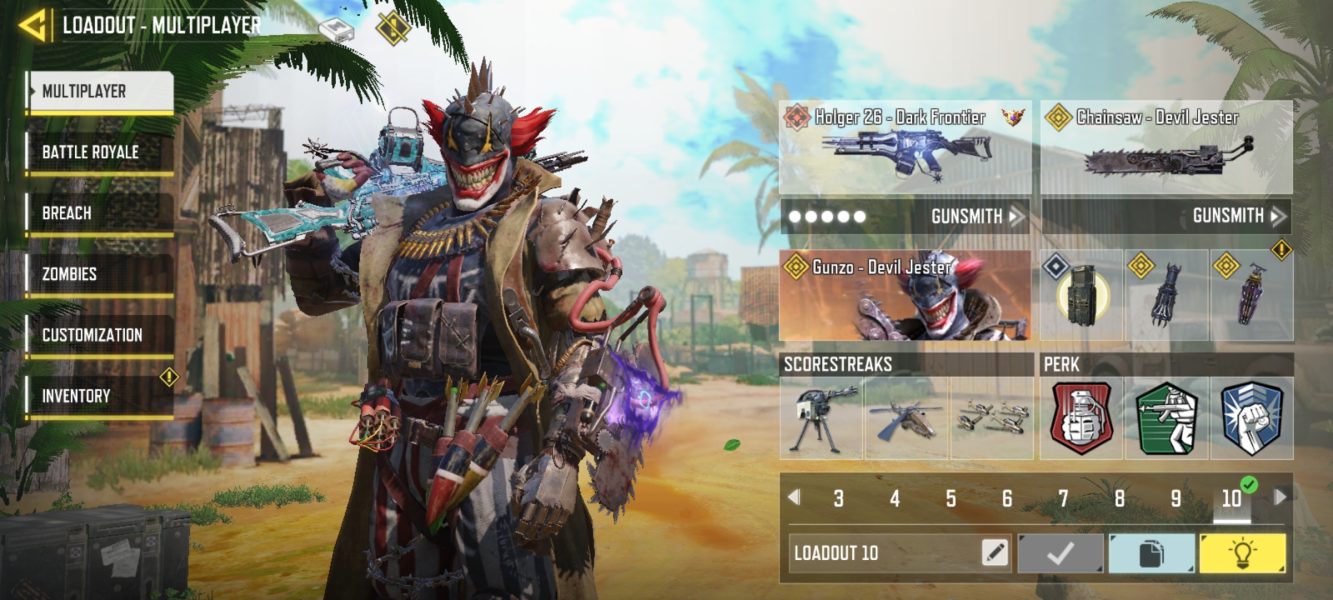Copy the loadout with the blue button

[x=1151, y=553]
